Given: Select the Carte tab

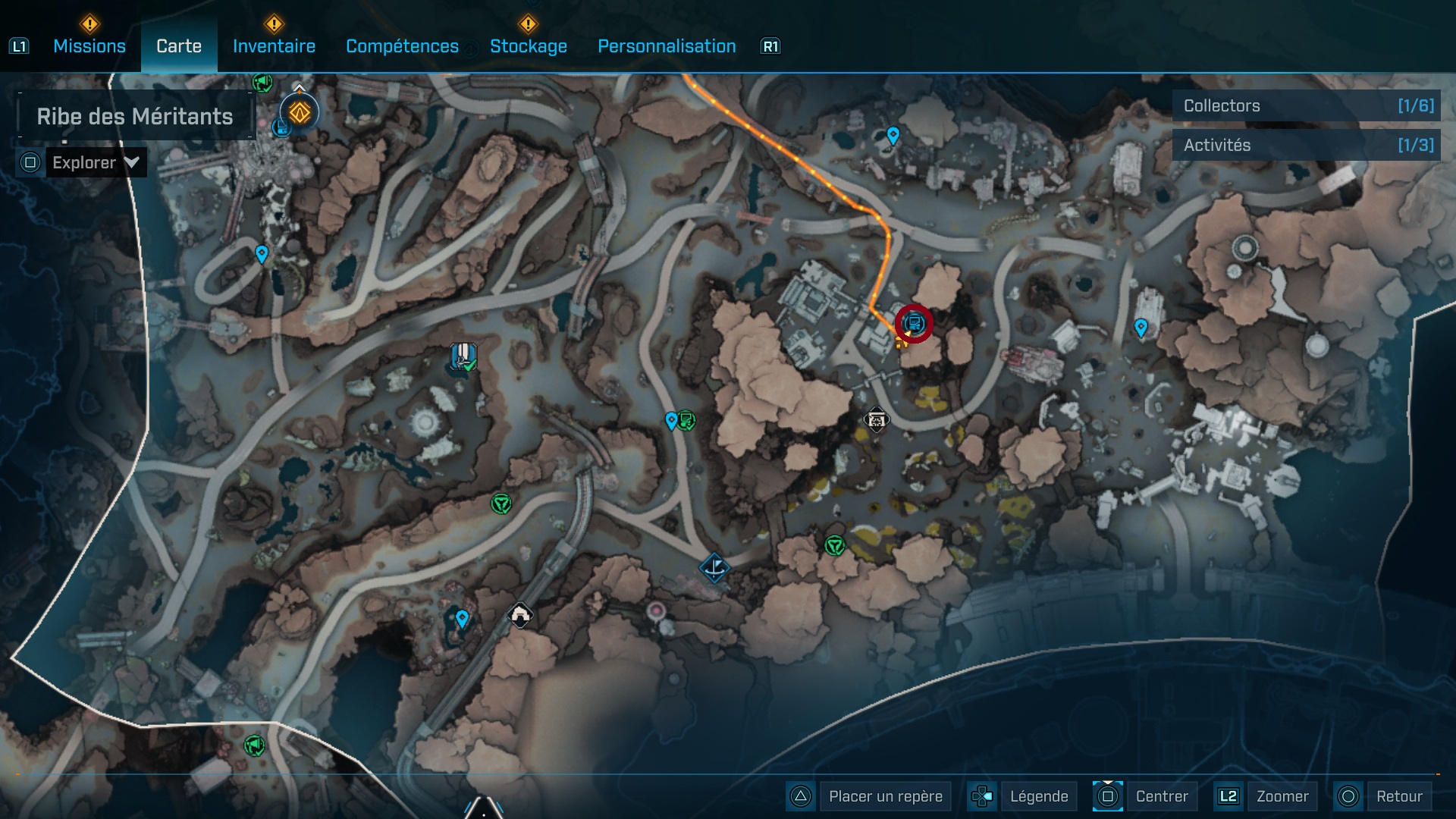Looking at the screenshot, I should coord(179,46).
